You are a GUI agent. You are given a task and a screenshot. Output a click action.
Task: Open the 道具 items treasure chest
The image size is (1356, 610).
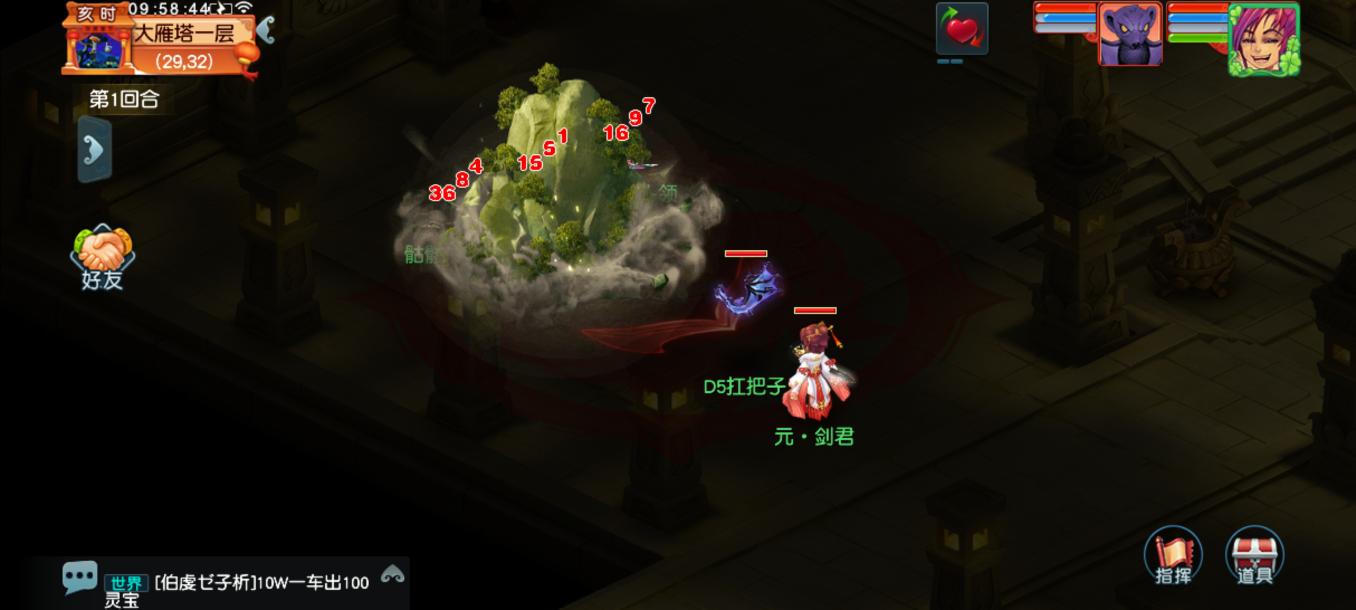[1254, 555]
